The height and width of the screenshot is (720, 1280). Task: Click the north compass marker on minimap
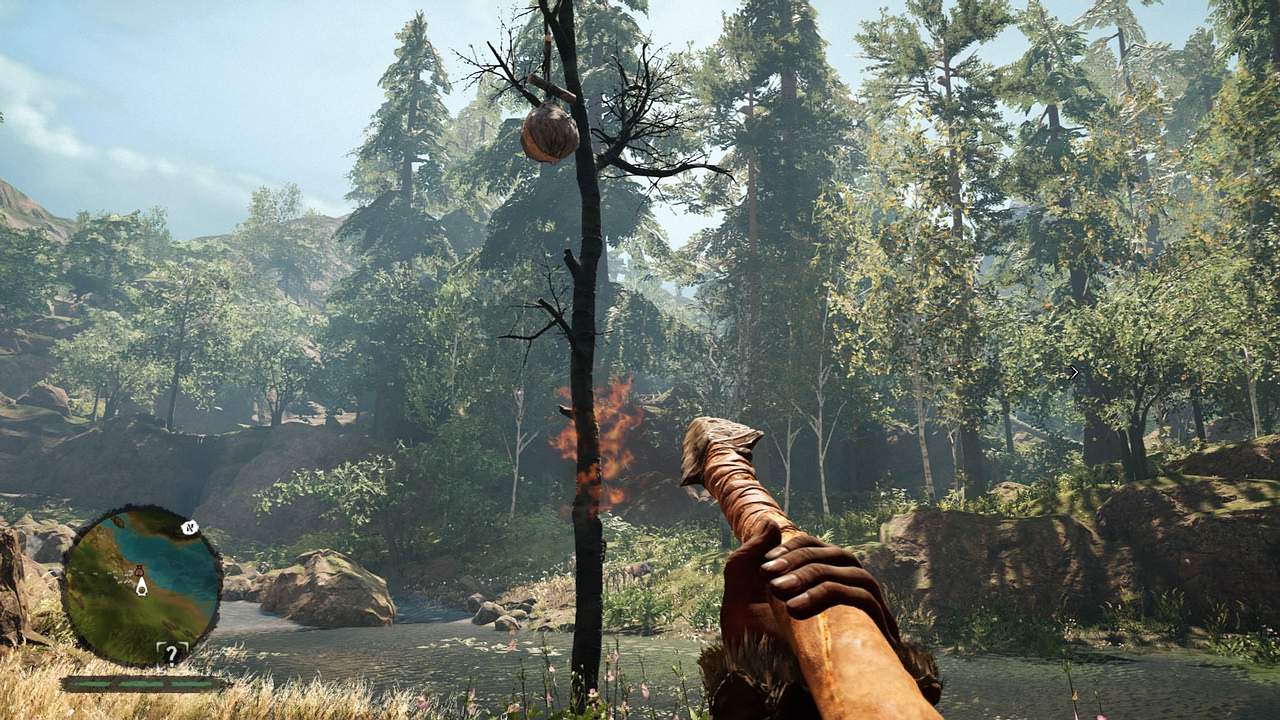point(188,527)
